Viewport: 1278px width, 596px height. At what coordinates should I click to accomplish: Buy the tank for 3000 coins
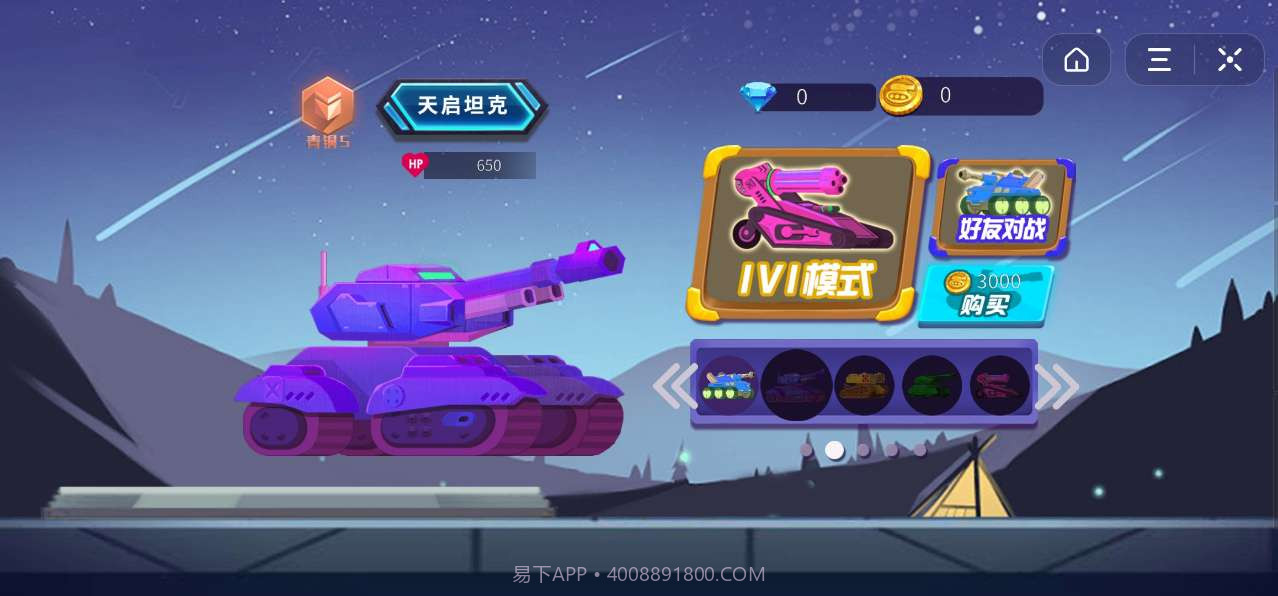point(985,294)
